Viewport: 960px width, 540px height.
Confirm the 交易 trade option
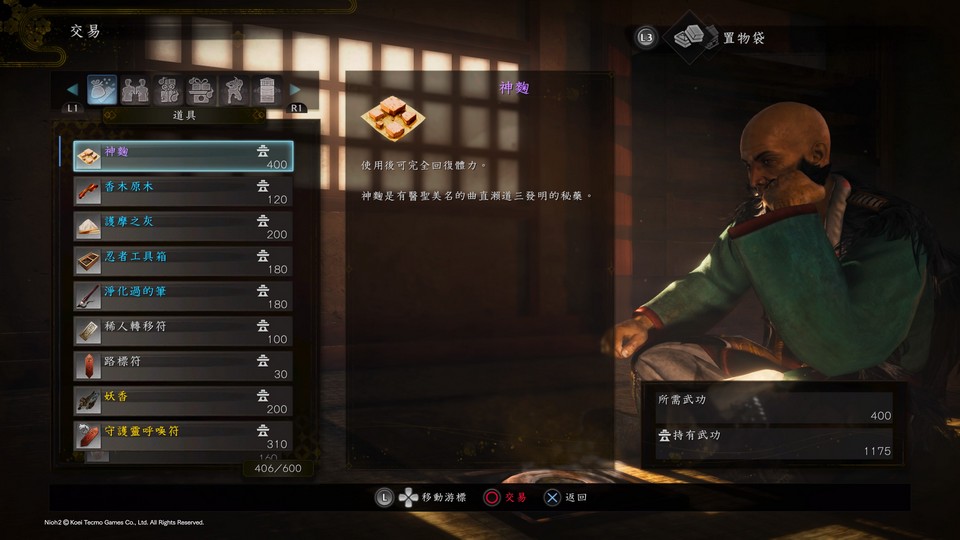click(505, 497)
